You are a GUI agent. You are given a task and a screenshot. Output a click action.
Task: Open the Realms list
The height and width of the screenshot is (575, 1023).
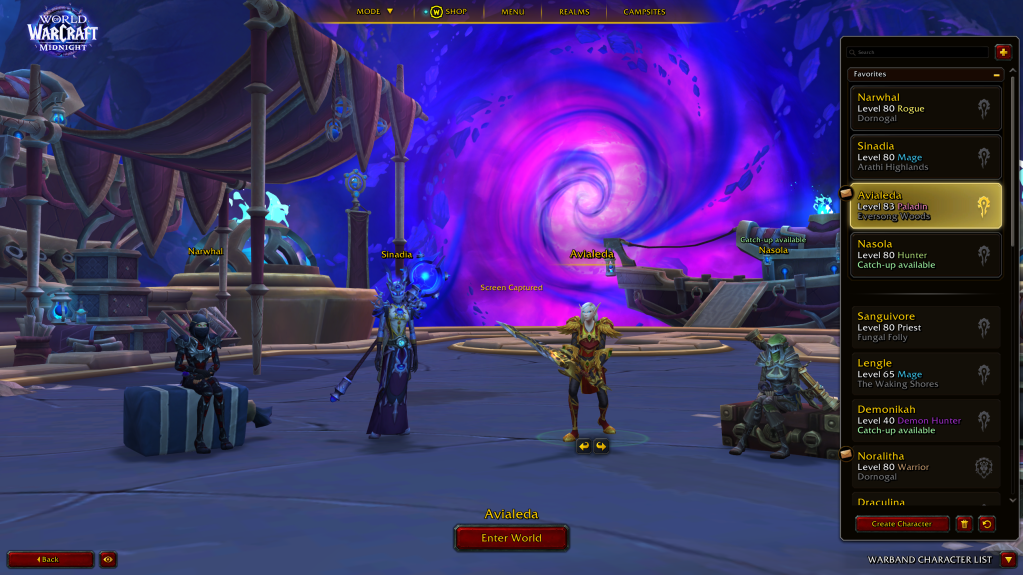point(574,12)
